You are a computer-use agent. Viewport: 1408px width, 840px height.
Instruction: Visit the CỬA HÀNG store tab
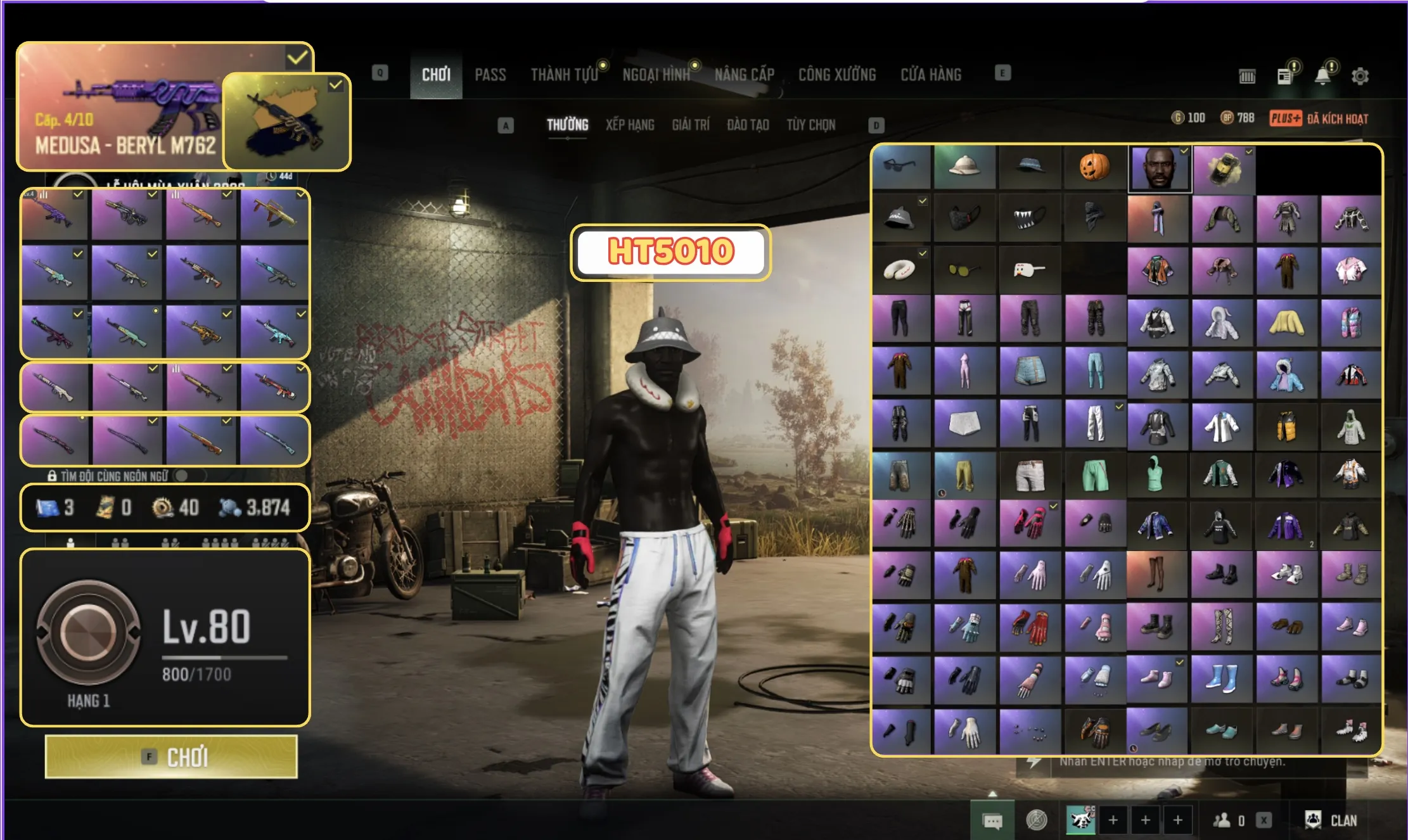(x=931, y=75)
